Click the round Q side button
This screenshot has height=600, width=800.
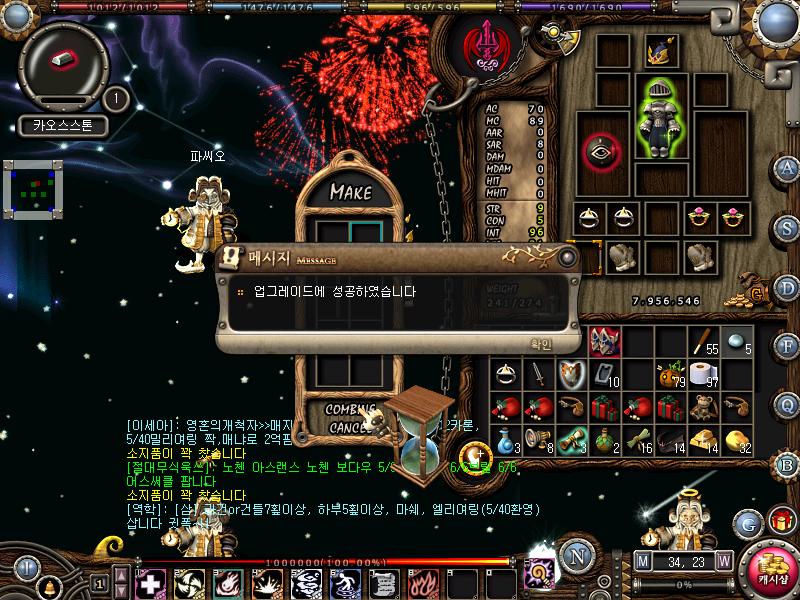pos(787,404)
